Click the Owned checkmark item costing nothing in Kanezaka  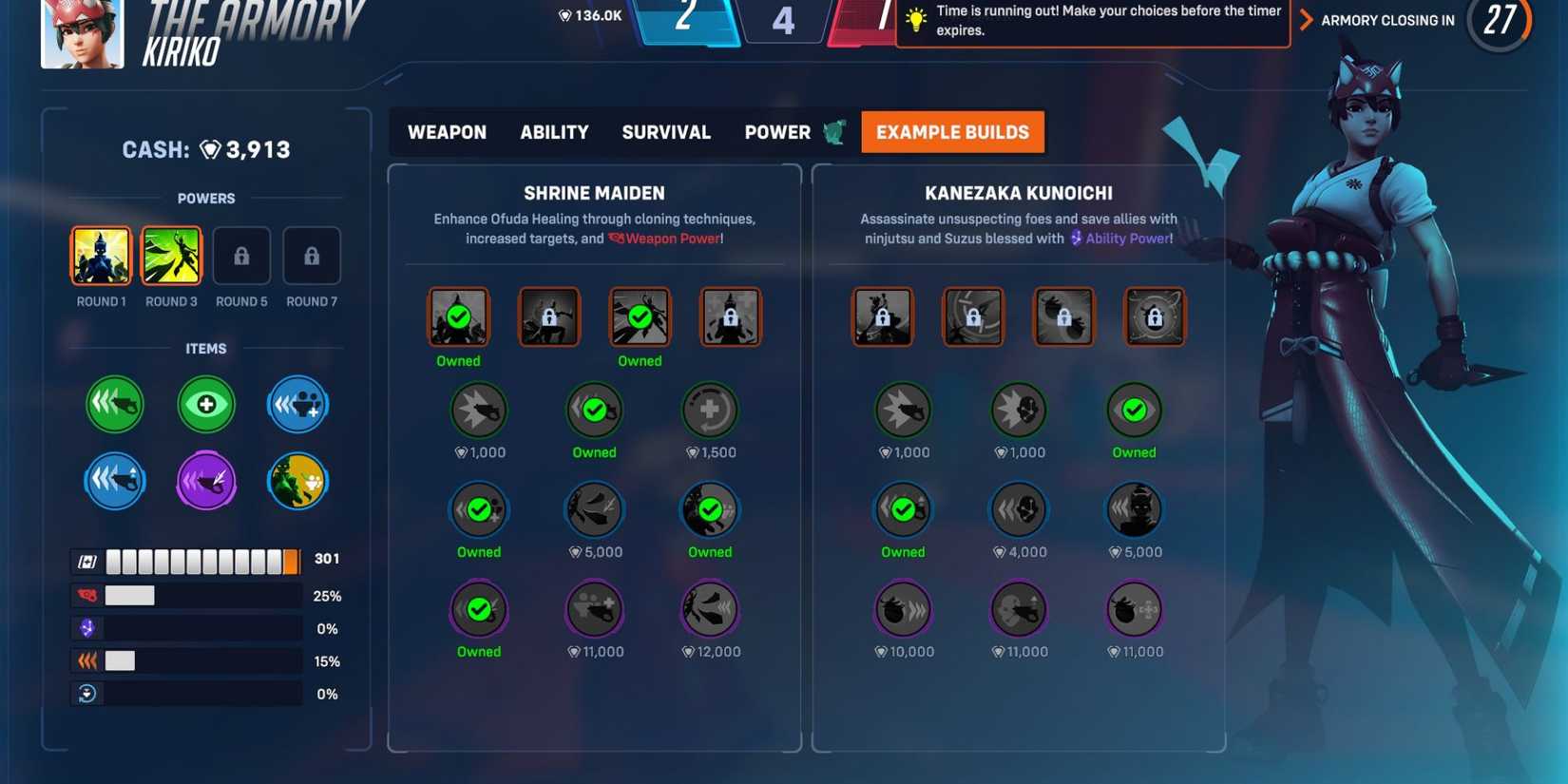pyautogui.click(x=1134, y=411)
